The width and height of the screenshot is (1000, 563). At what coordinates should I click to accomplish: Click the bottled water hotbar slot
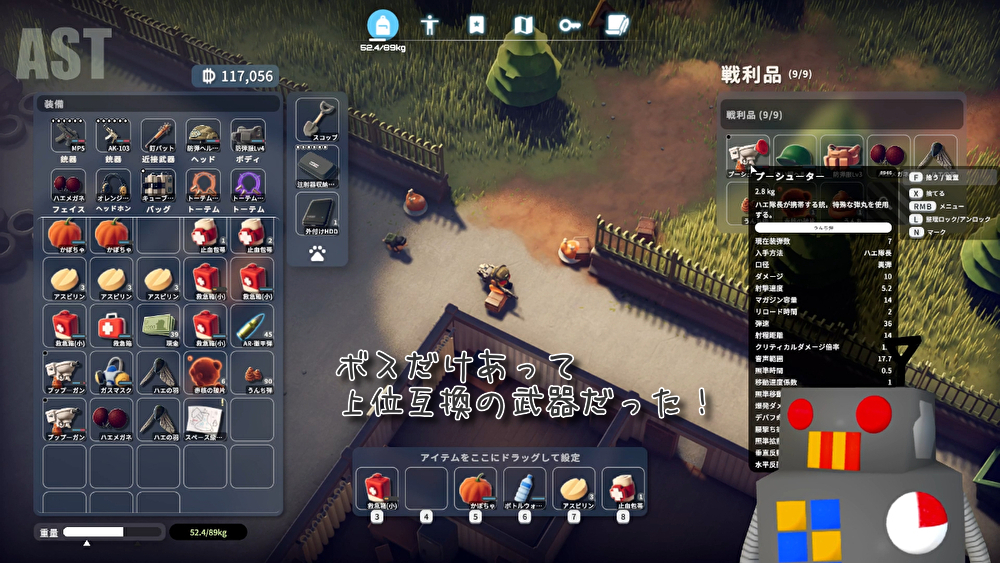(x=522, y=490)
